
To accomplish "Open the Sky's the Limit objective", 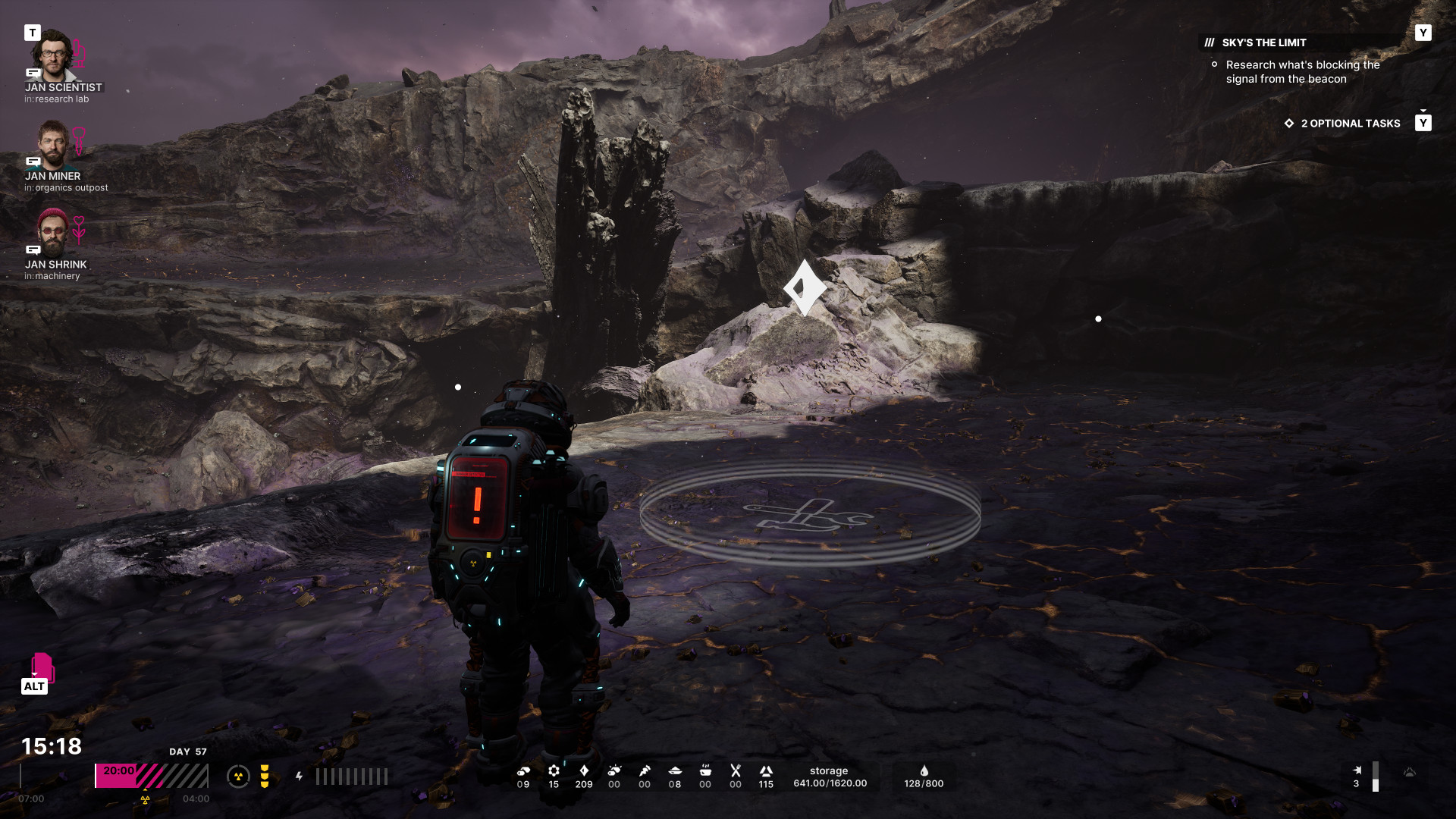I will [x=1263, y=43].
